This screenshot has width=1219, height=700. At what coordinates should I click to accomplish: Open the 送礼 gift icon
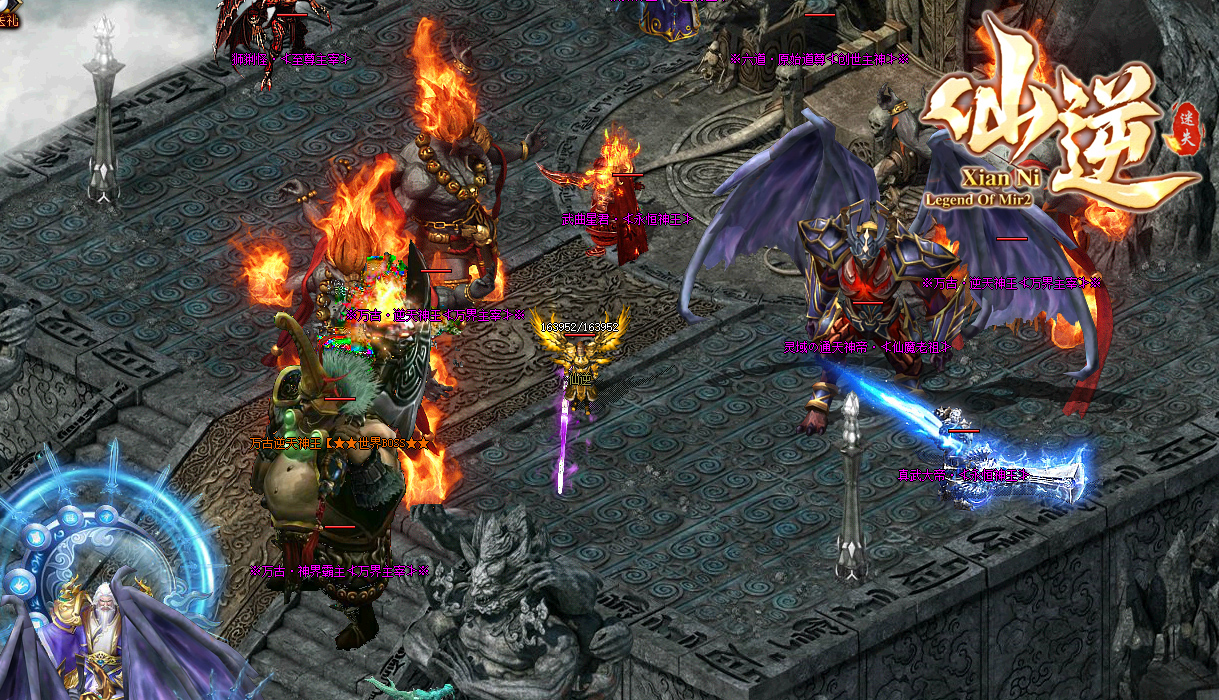pyautogui.click(x=8, y=10)
